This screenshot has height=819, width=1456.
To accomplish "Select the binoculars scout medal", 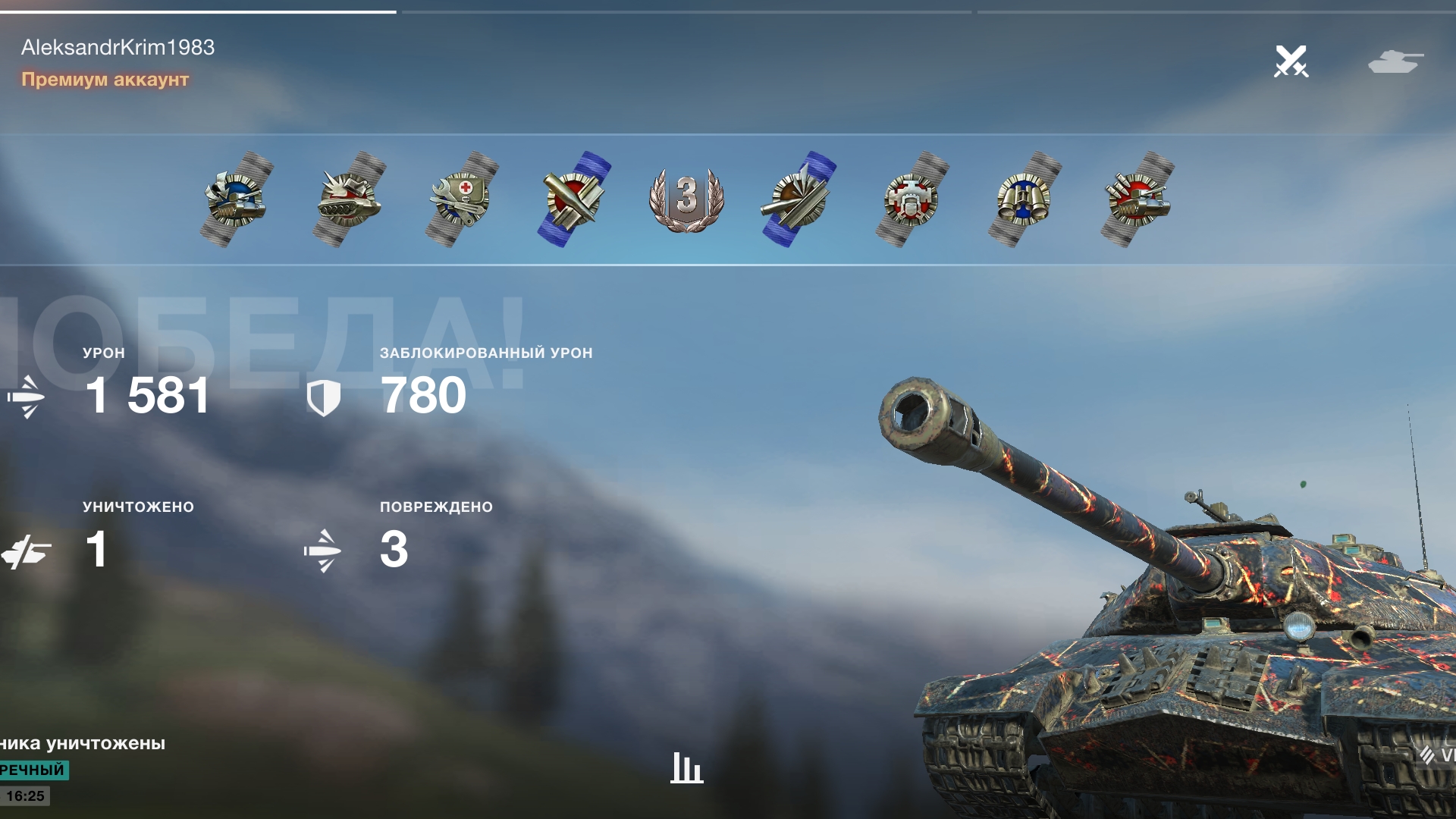I will point(1024,199).
